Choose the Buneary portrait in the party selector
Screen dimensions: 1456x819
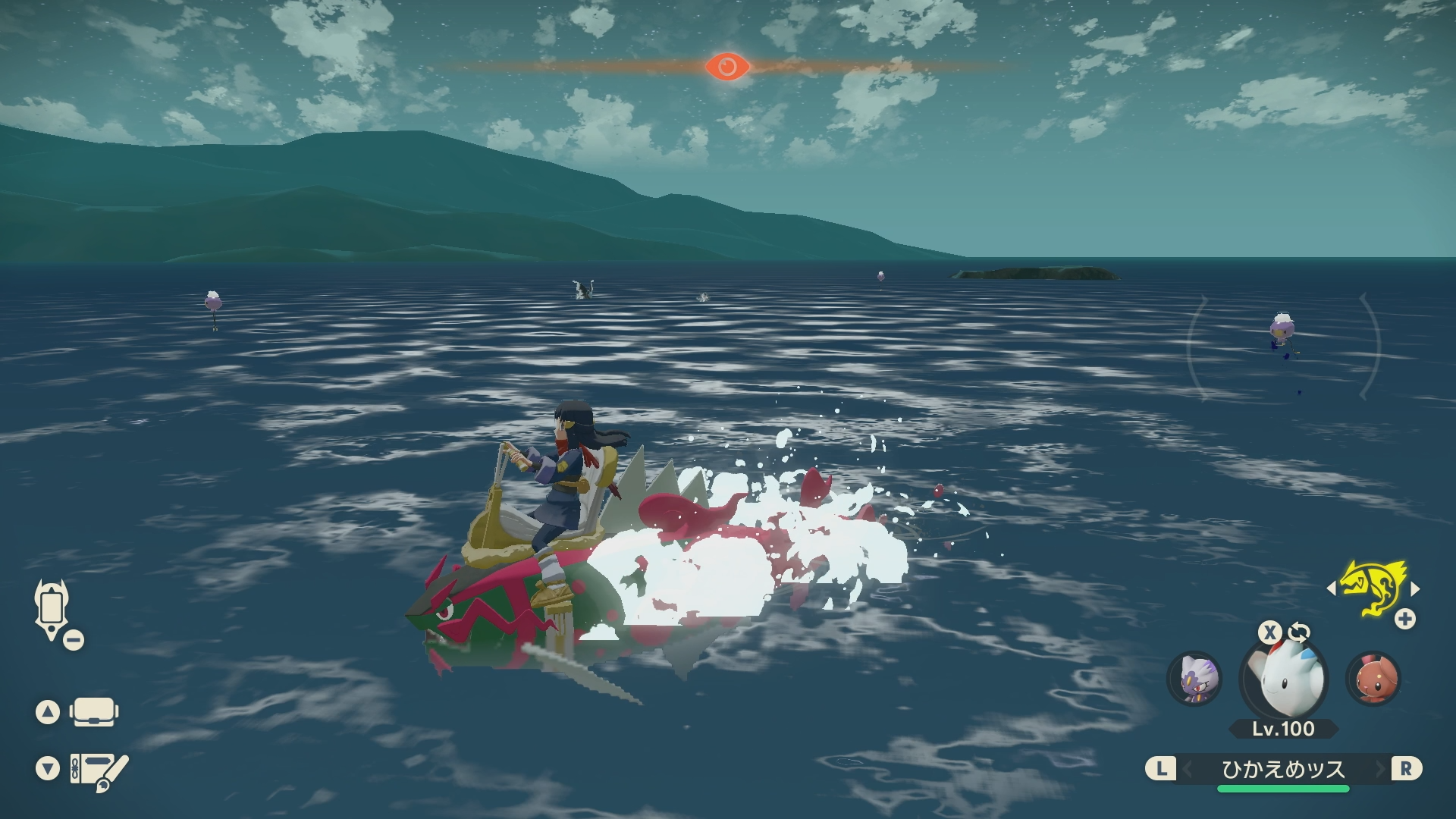[x=1373, y=678]
